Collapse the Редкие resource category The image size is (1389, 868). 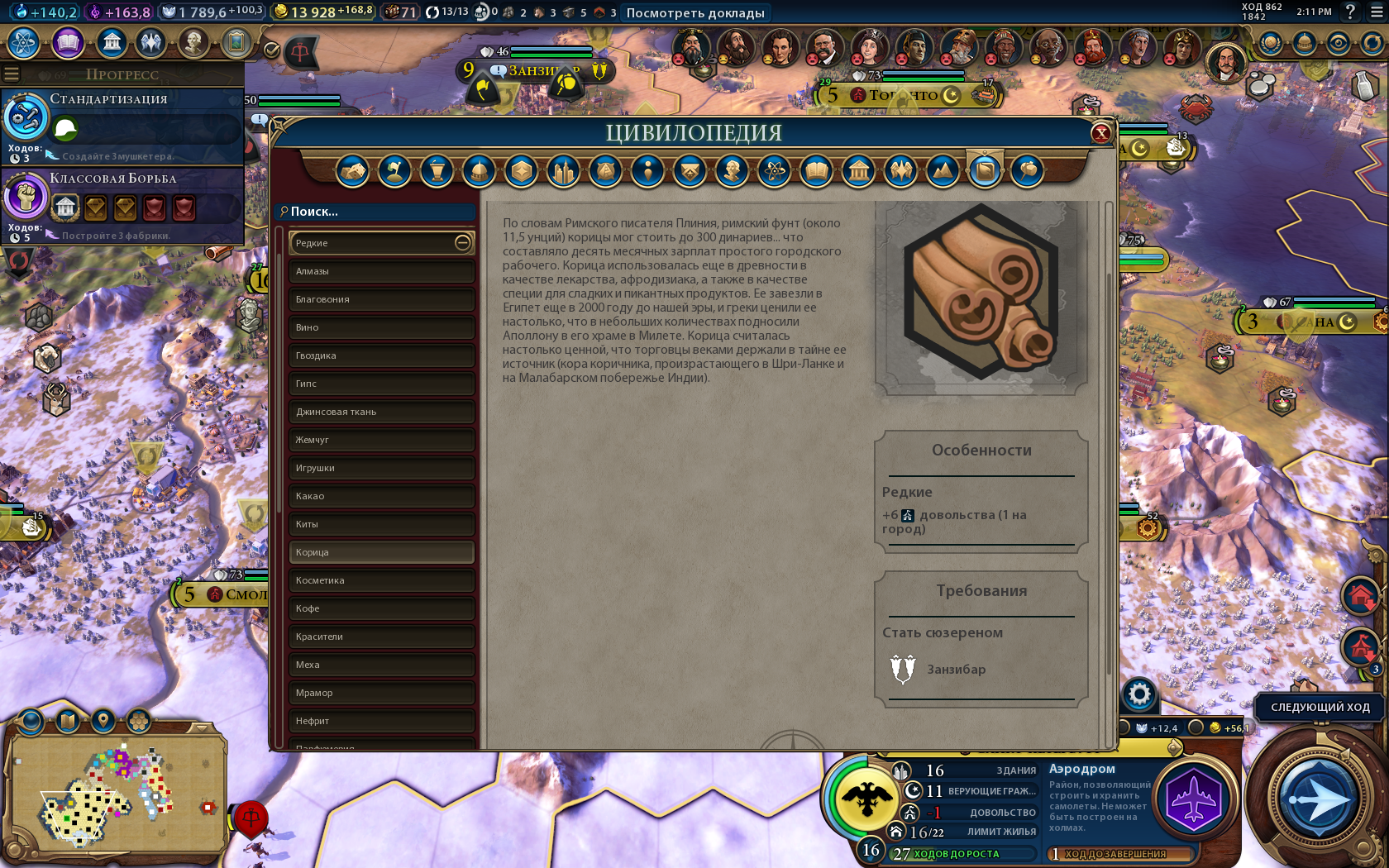462,243
